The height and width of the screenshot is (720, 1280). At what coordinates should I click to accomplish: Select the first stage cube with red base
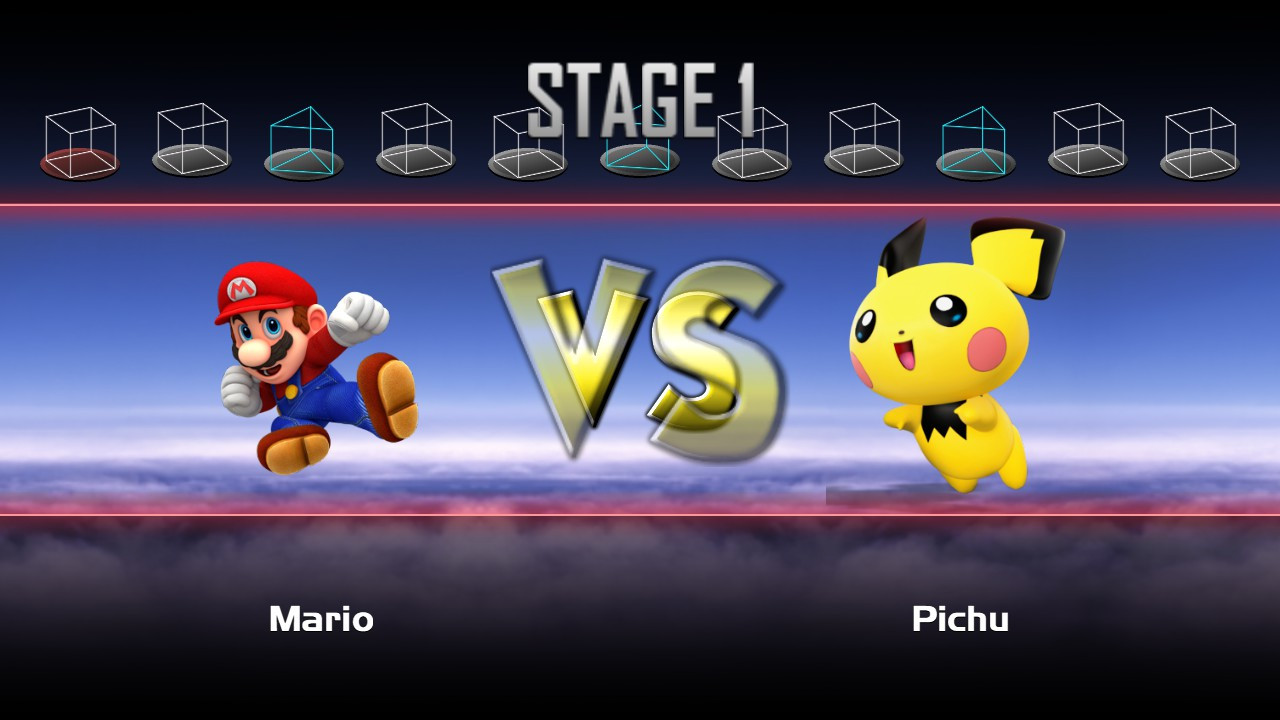(79, 140)
